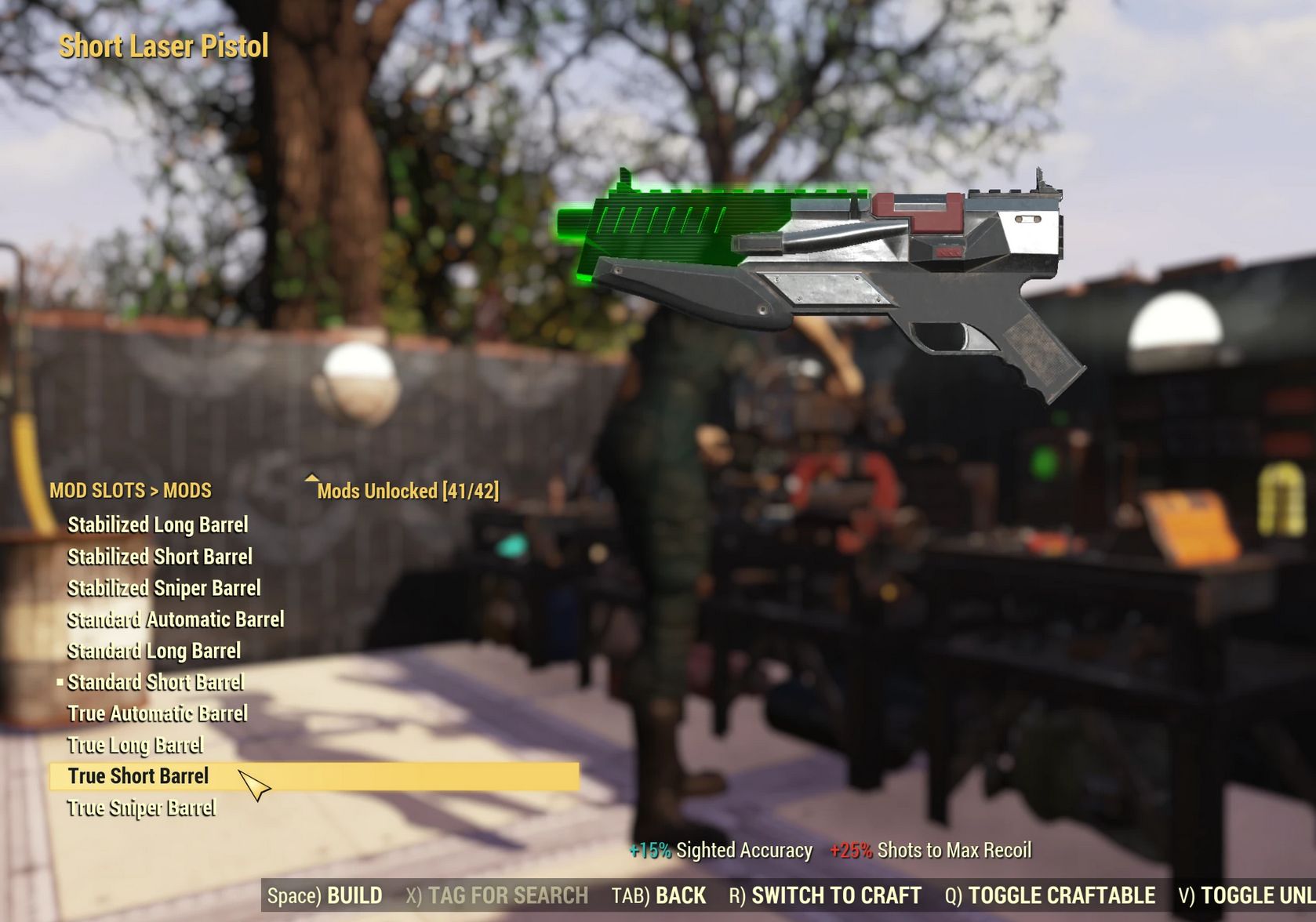The height and width of the screenshot is (922, 1316).
Task: Click SWITCH TO CRAFT in the bar
Action: pyautogui.click(x=825, y=895)
